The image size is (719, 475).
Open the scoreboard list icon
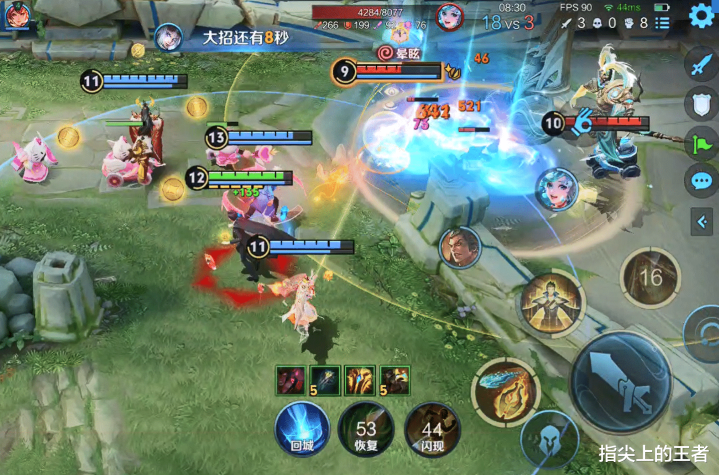667,21
